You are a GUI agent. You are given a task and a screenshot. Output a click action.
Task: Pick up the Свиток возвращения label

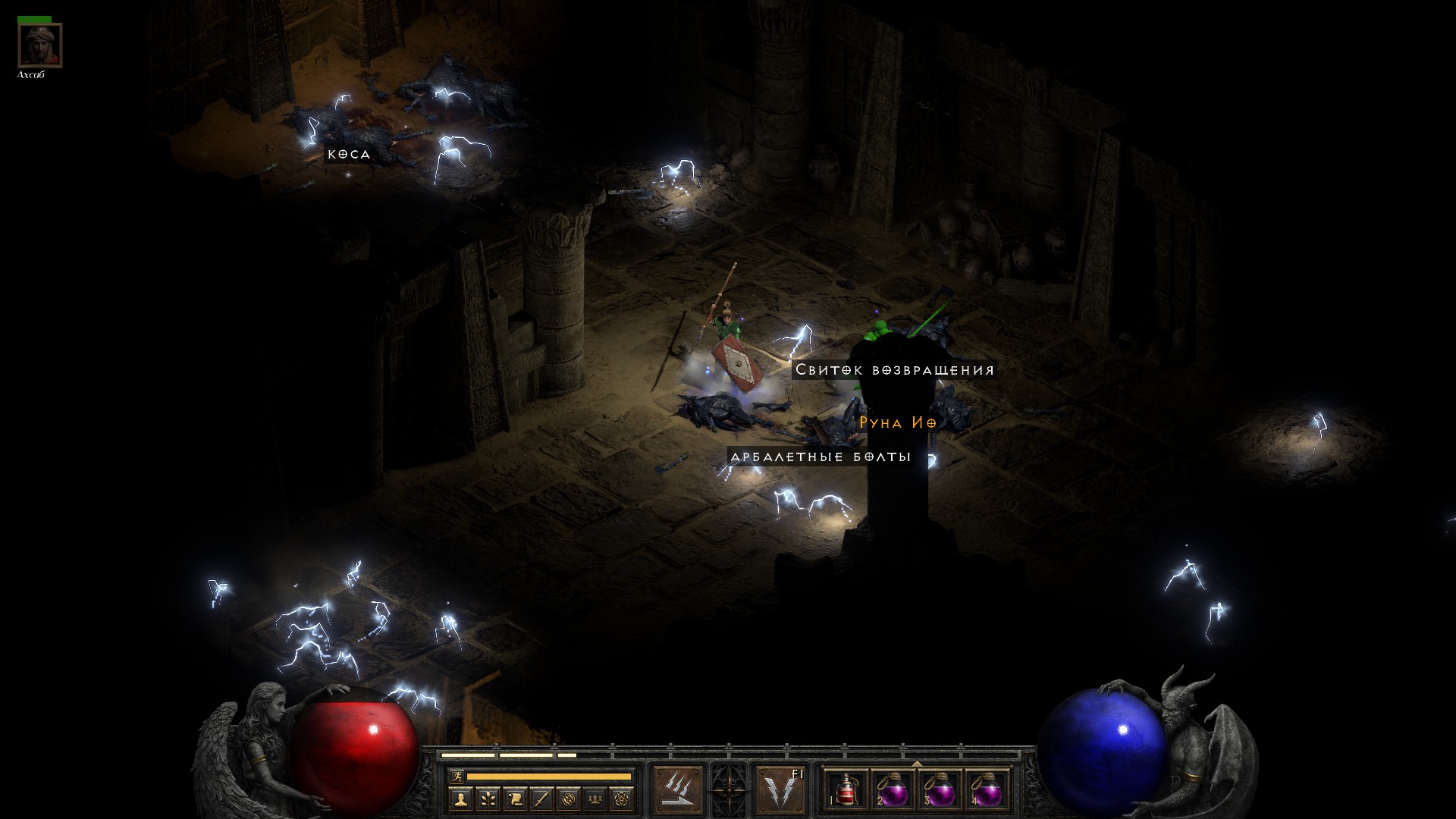pos(894,370)
